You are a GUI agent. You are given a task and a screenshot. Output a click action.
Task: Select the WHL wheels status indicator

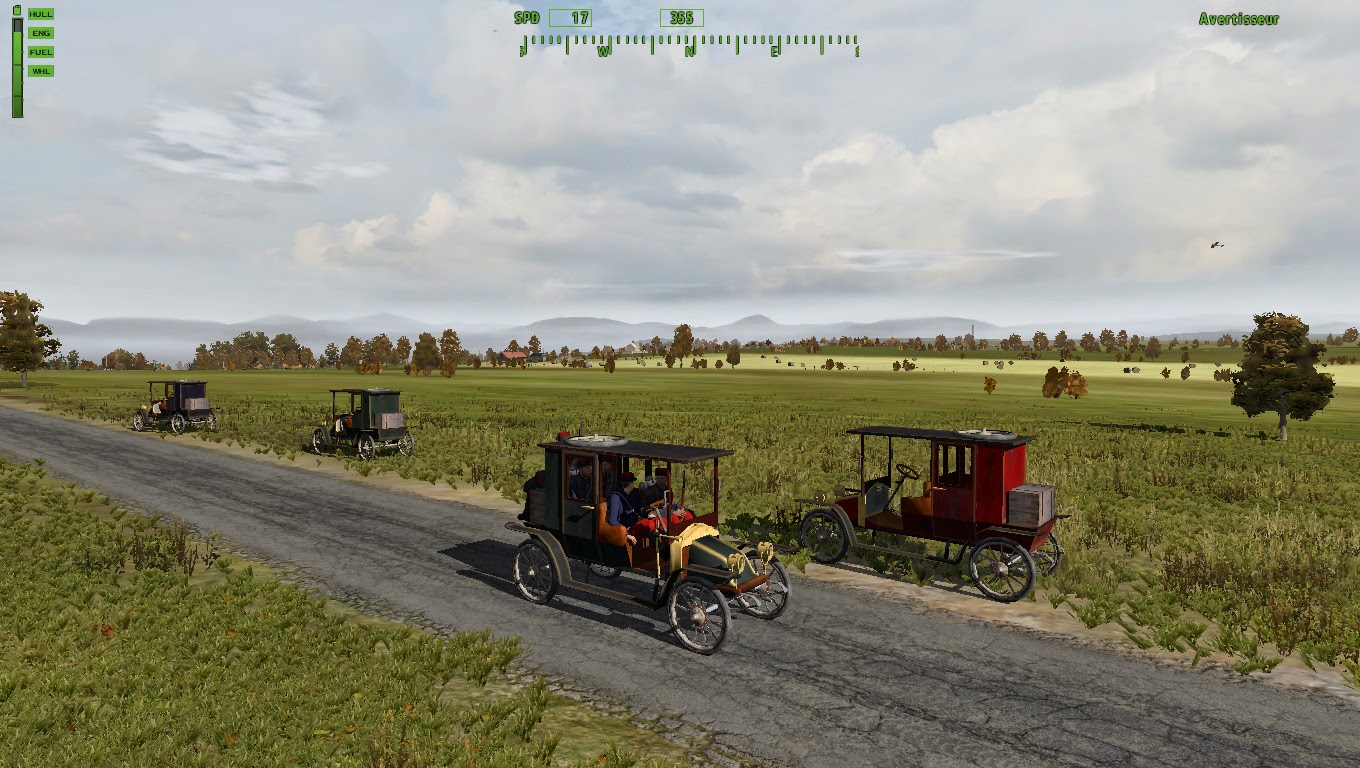pos(41,70)
